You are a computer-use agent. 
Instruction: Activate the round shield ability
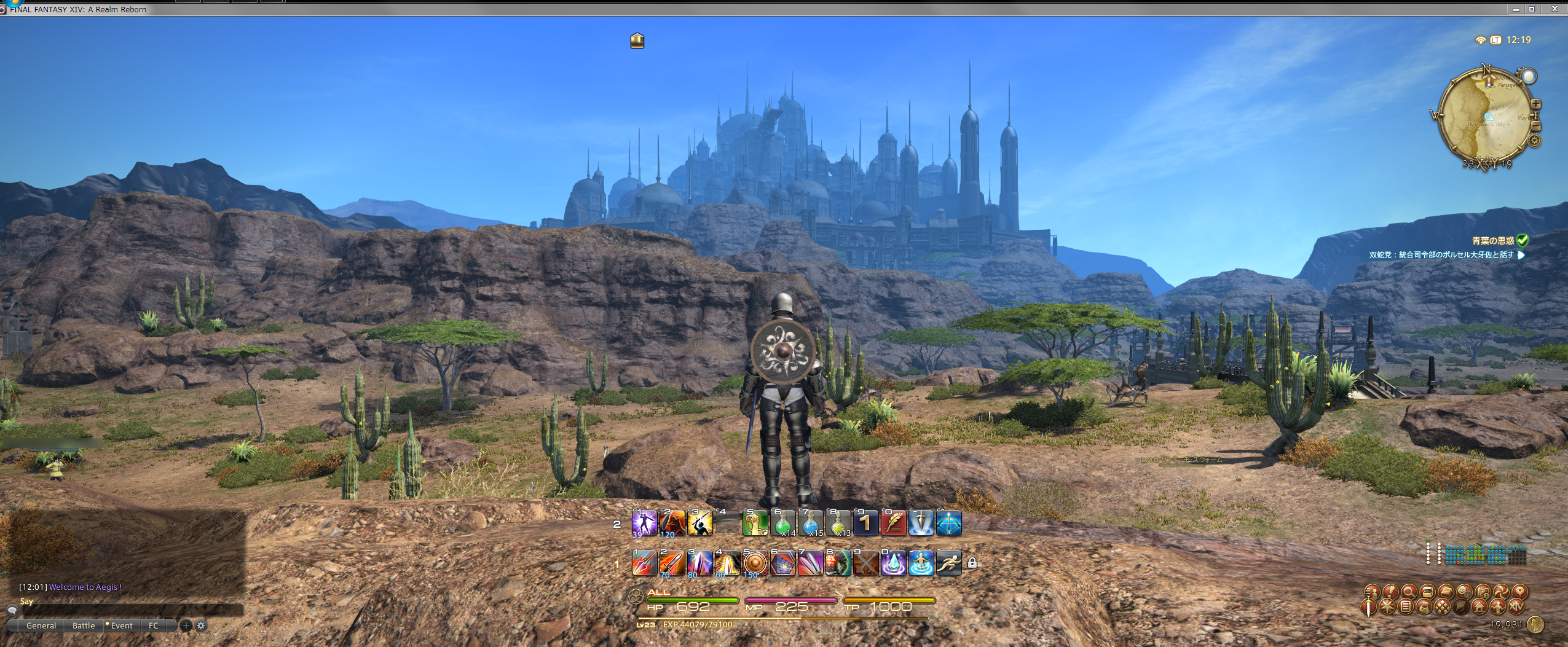pos(755,563)
